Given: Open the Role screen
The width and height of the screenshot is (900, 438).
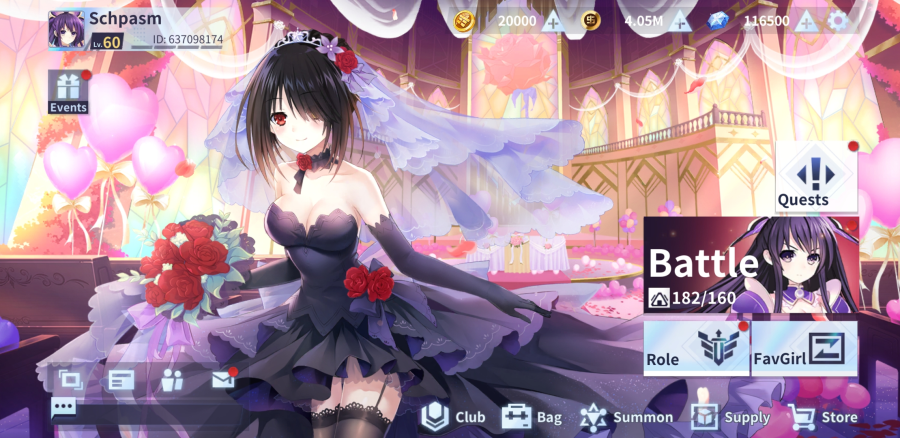Looking at the screenshot, I should coord(695,348).
